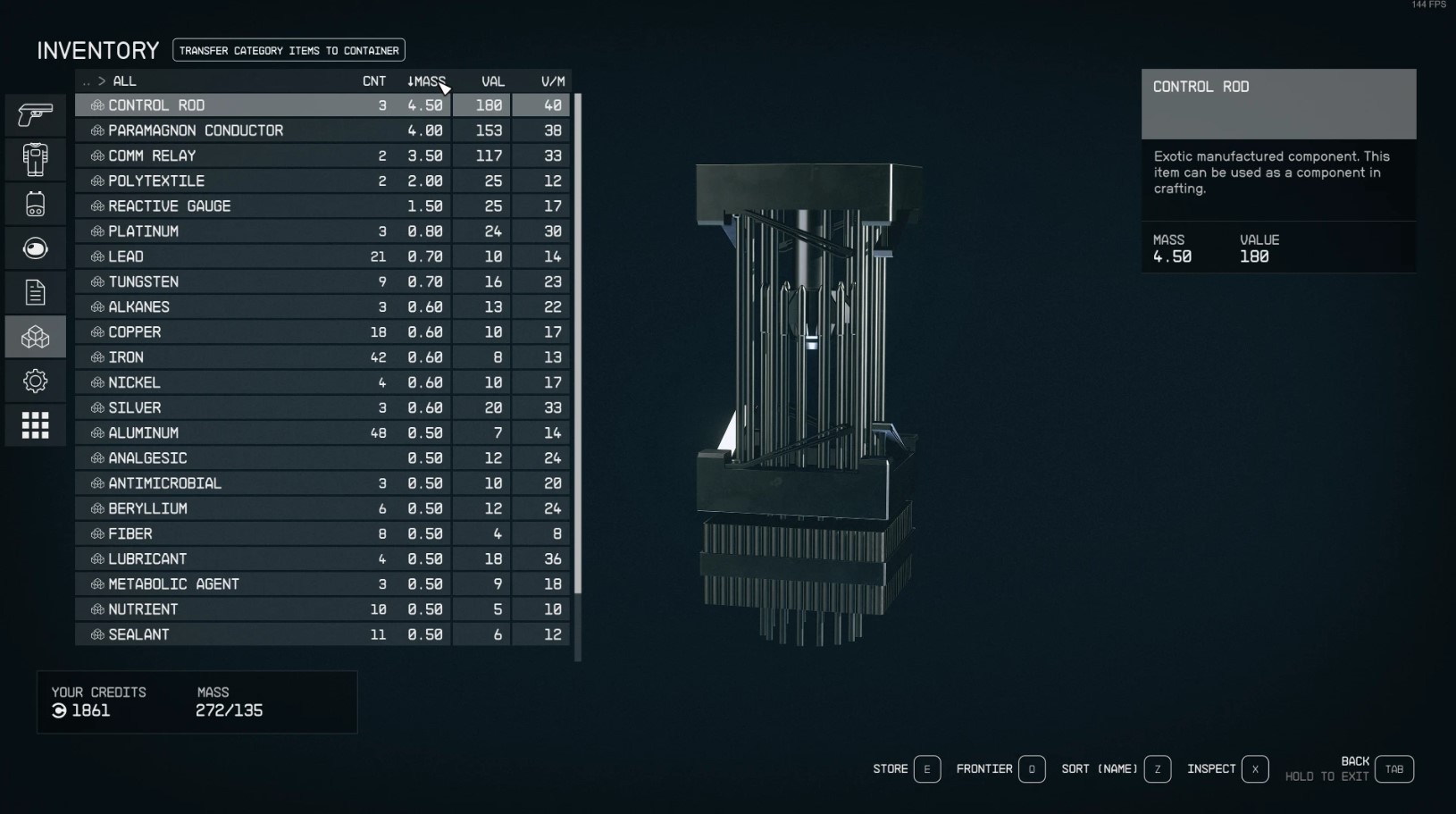Select the Weapons category icon
The width and height of the screenshot is (1456, 814).
click(36, 114)
